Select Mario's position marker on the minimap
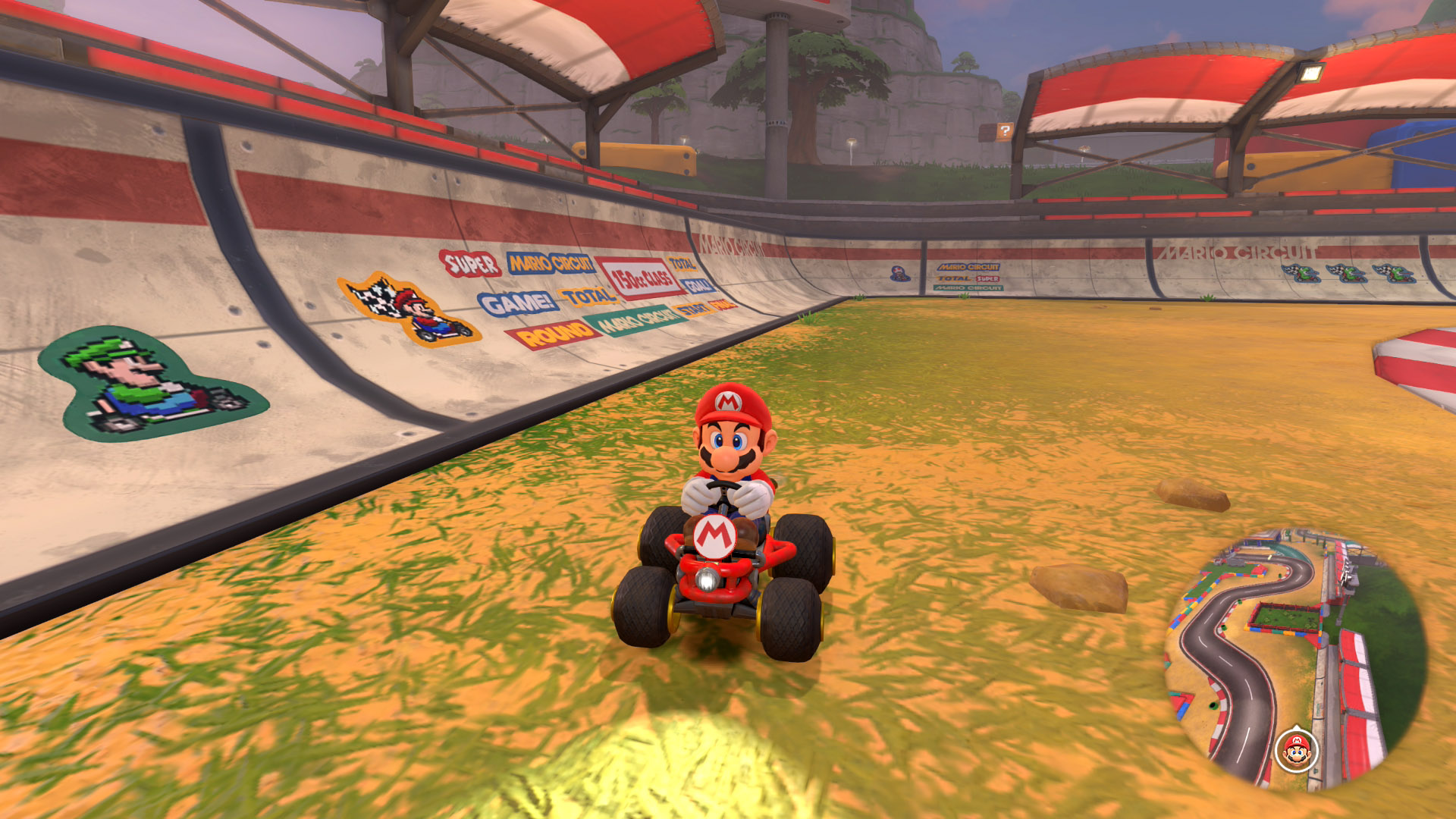Viewport: 1456px width, 819px height. click(x=1297, y=751)
